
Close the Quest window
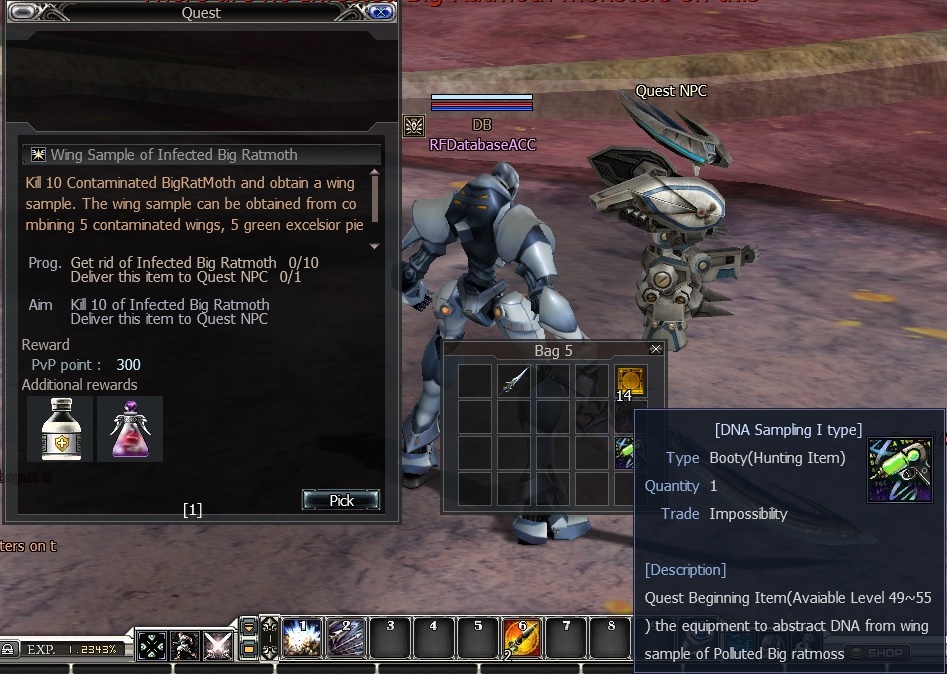(380, 12)
